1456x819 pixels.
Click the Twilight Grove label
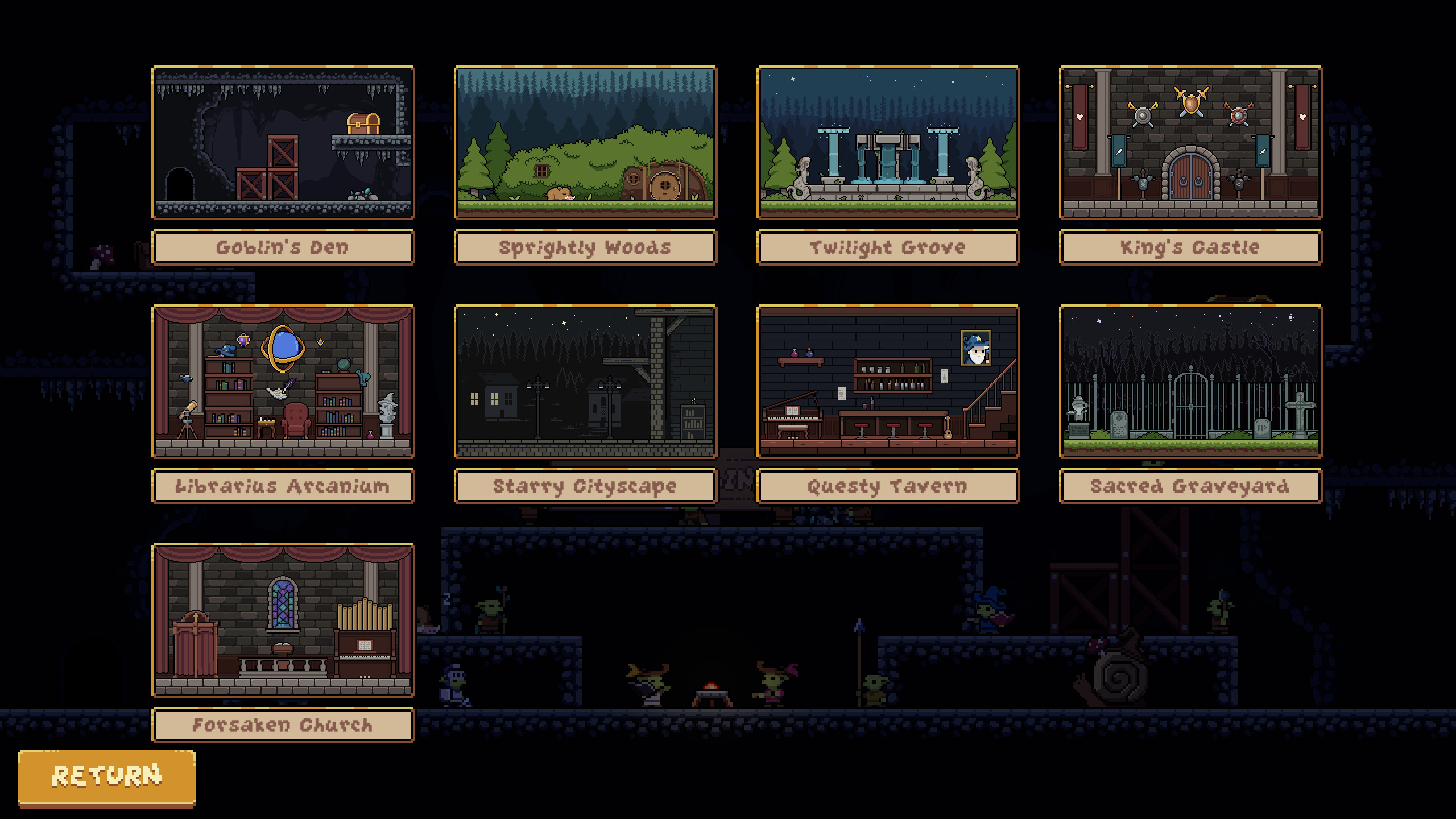(888, 247)
